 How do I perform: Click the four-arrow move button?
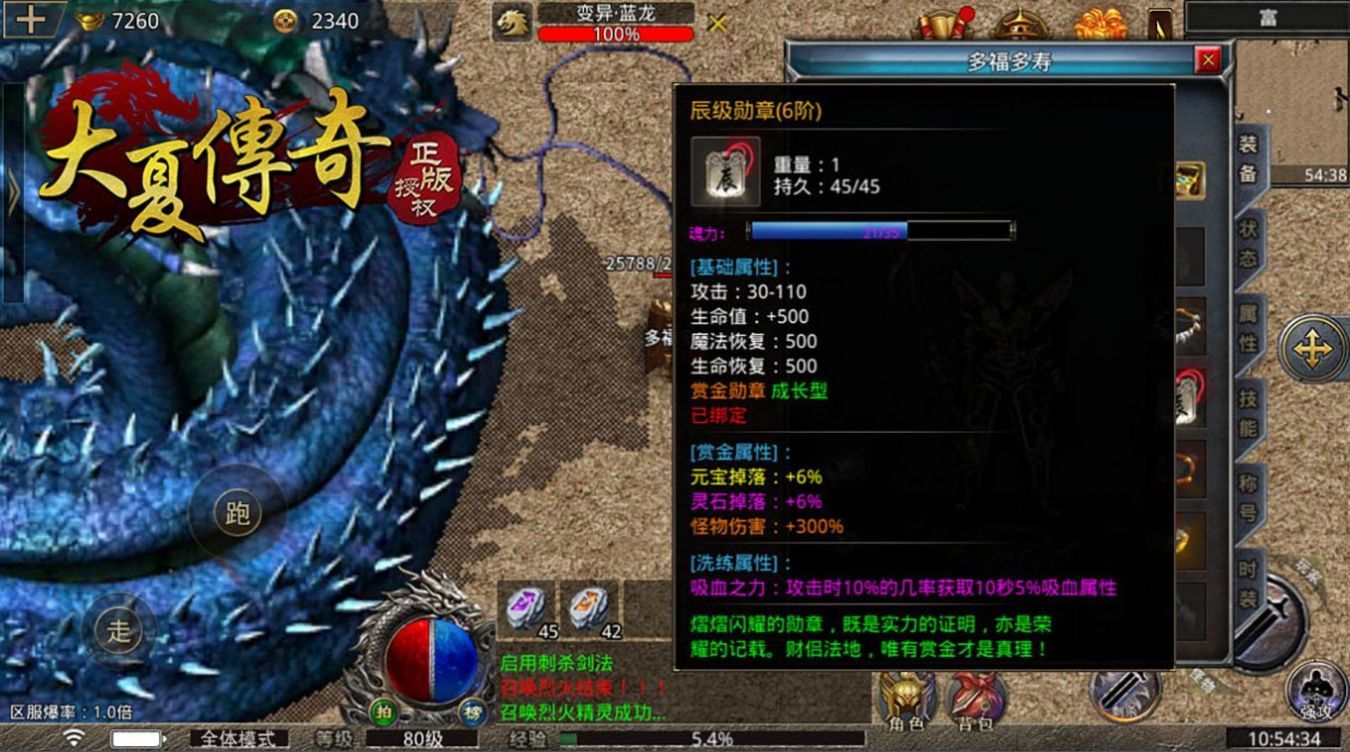pos(1313,347)
